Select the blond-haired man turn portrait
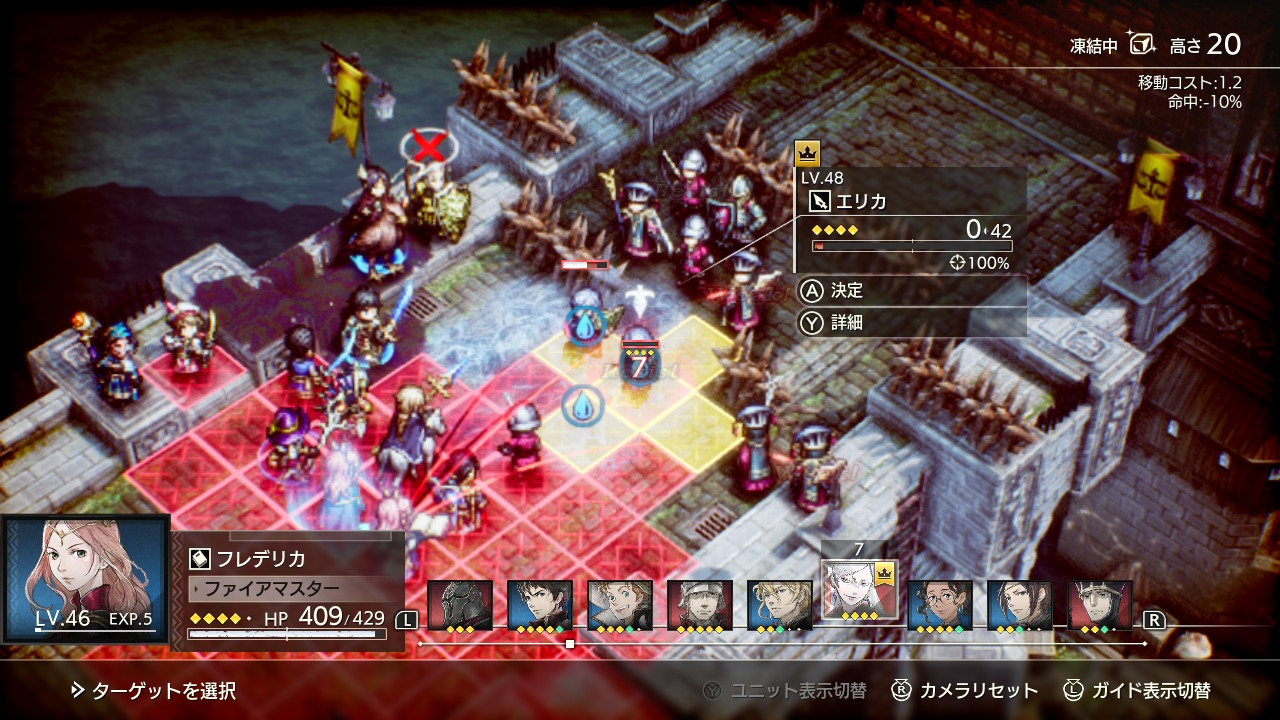Viewport: 1280px width, 720px height. point(780,605)
